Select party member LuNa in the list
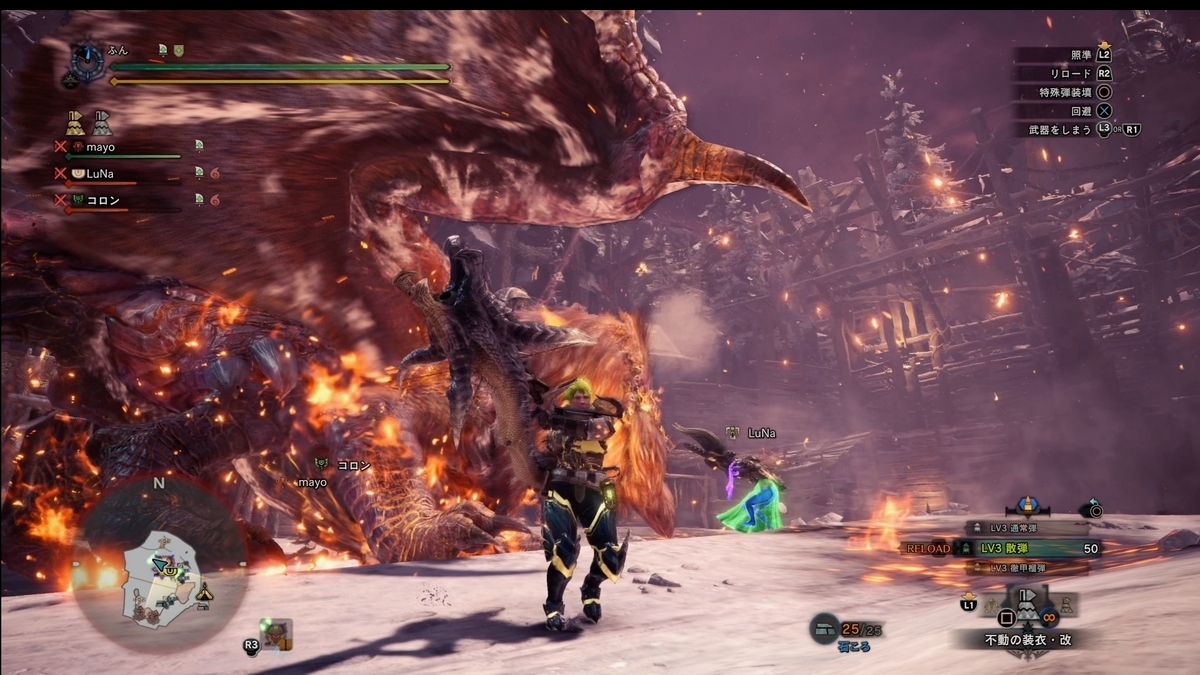This screenshot has height=675, width=1200. tap(100, 173)
